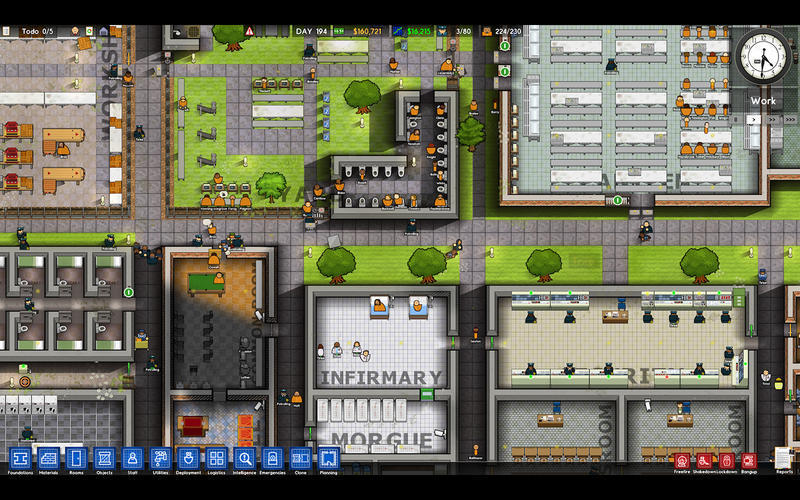This screenshot has height=500, width=800.
Task: Trigger the red Freefire button
Action: (x=683, y=461)
